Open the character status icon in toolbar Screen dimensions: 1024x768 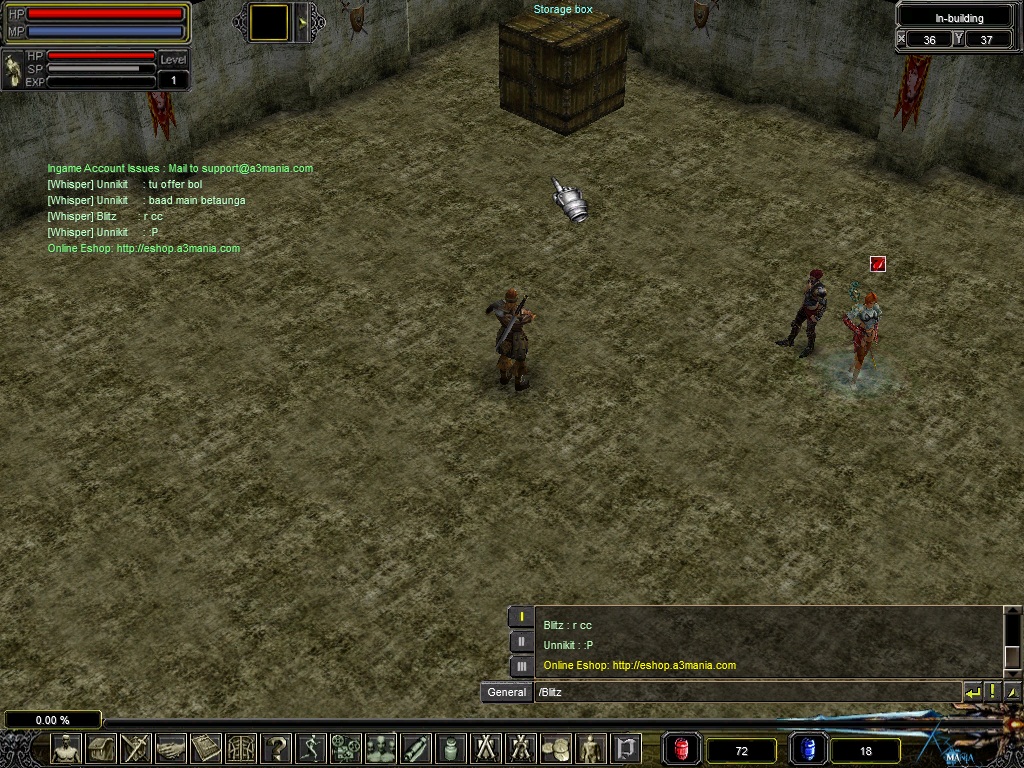pyautogui.click(x=66, y=748)
